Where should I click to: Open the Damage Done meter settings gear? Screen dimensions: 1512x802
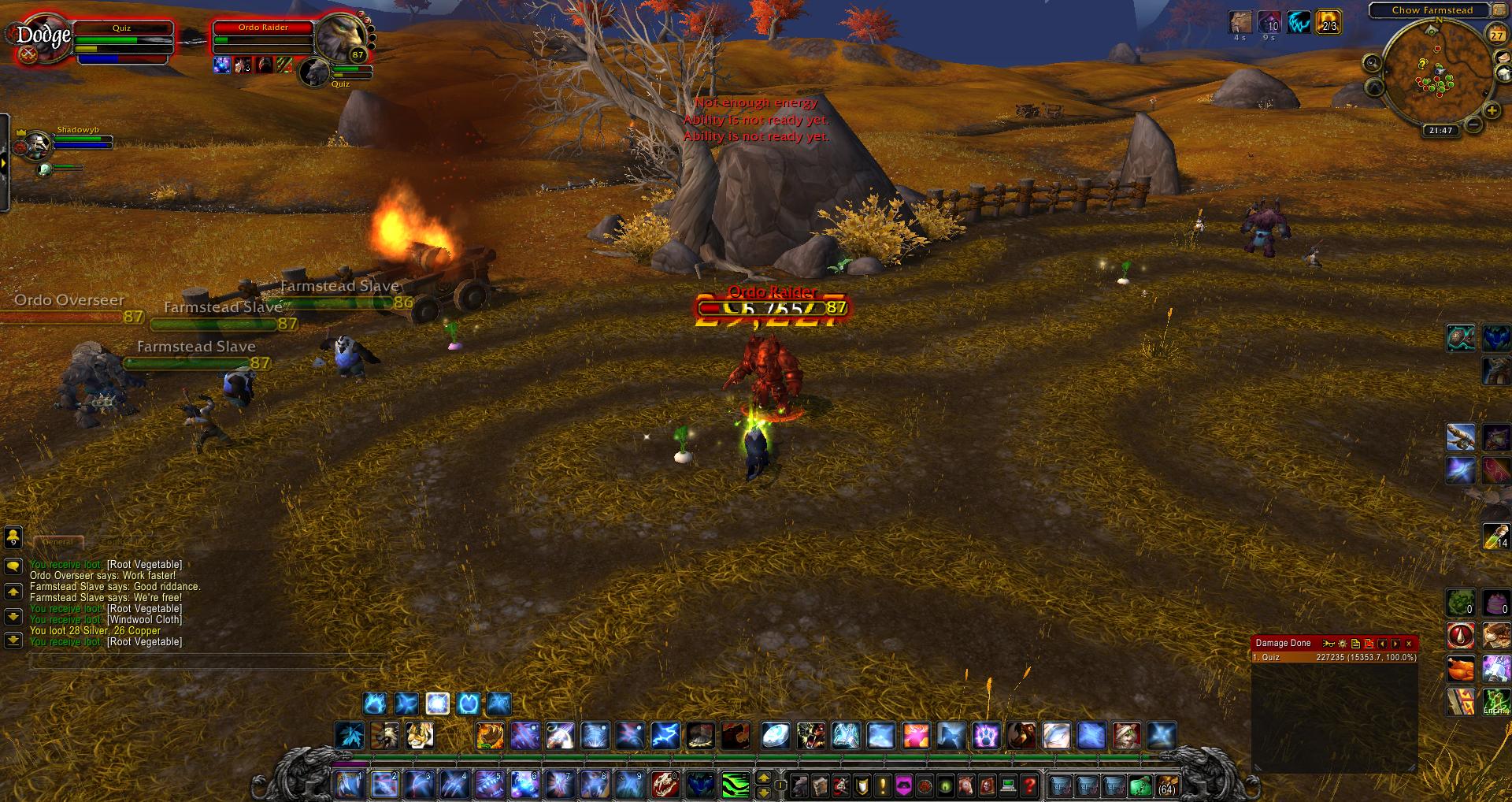1343,644
